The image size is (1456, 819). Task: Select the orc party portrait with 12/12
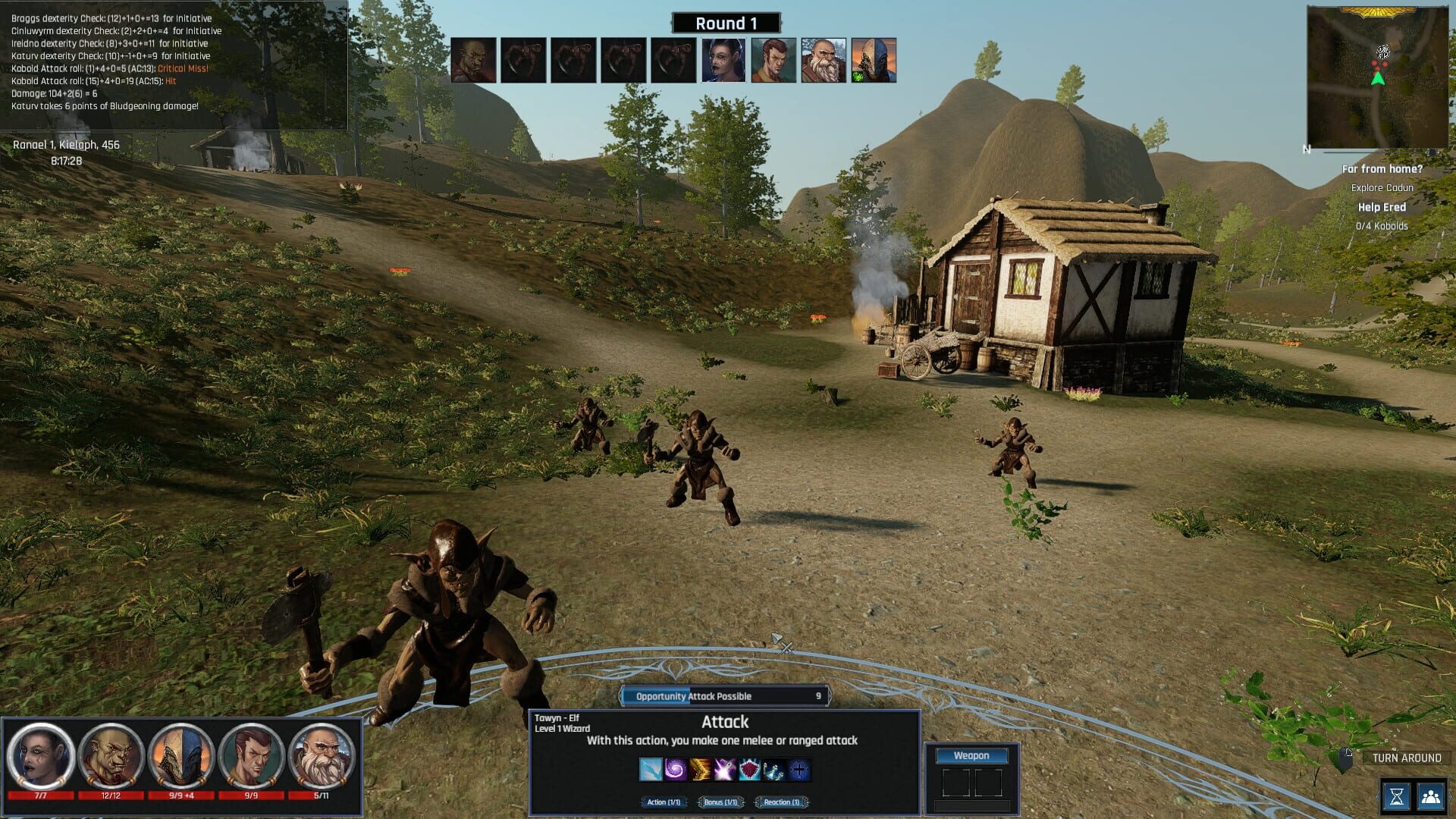[x=111, y=756]
